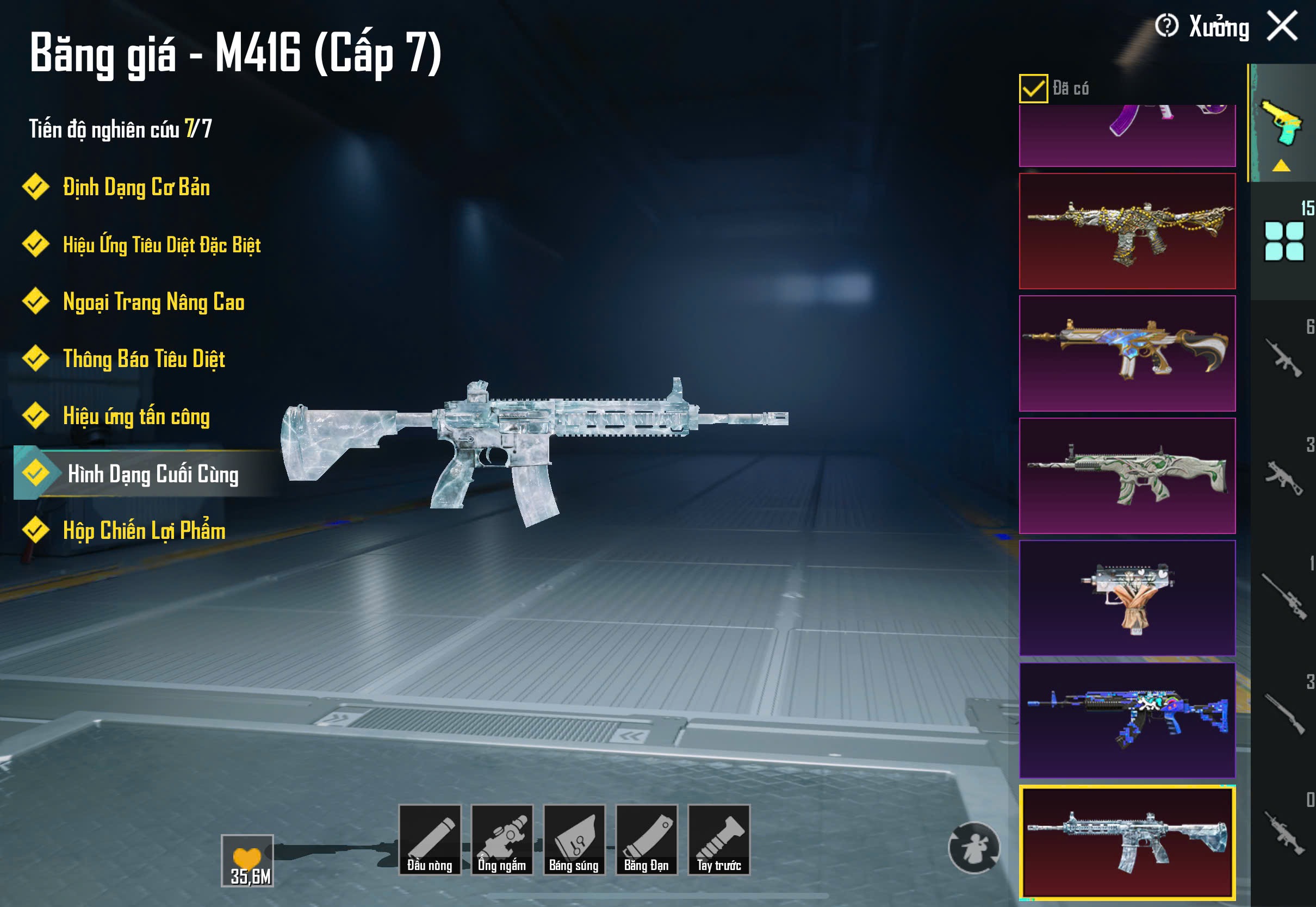The width and height of the screenshot is (1316, 907).
Task: Select Ngoại Trang Nâng Cao stage
Action: [x=153, y=302]
